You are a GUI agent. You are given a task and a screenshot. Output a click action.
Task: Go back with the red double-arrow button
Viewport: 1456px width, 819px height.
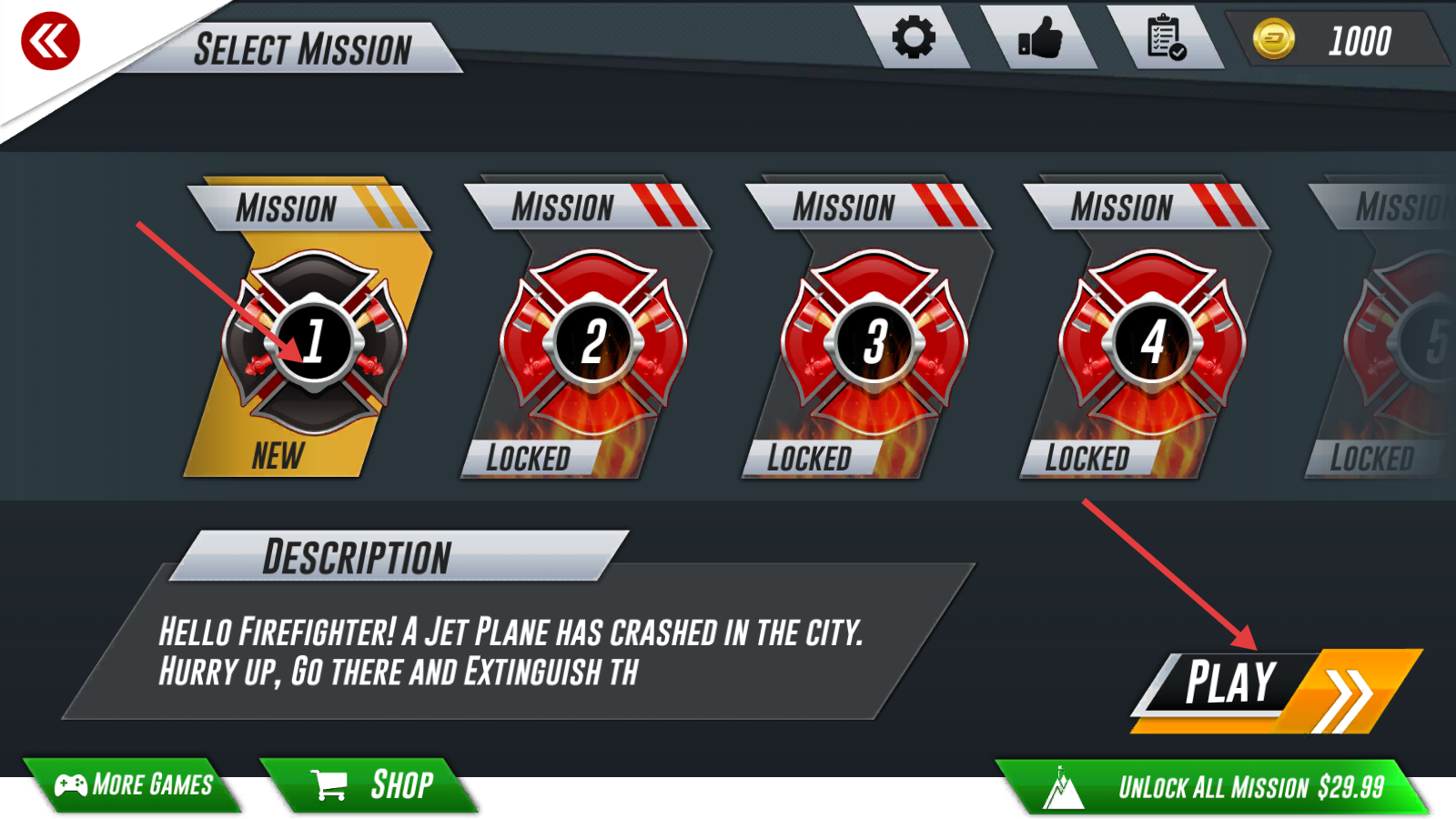click(x=50, y=41)
